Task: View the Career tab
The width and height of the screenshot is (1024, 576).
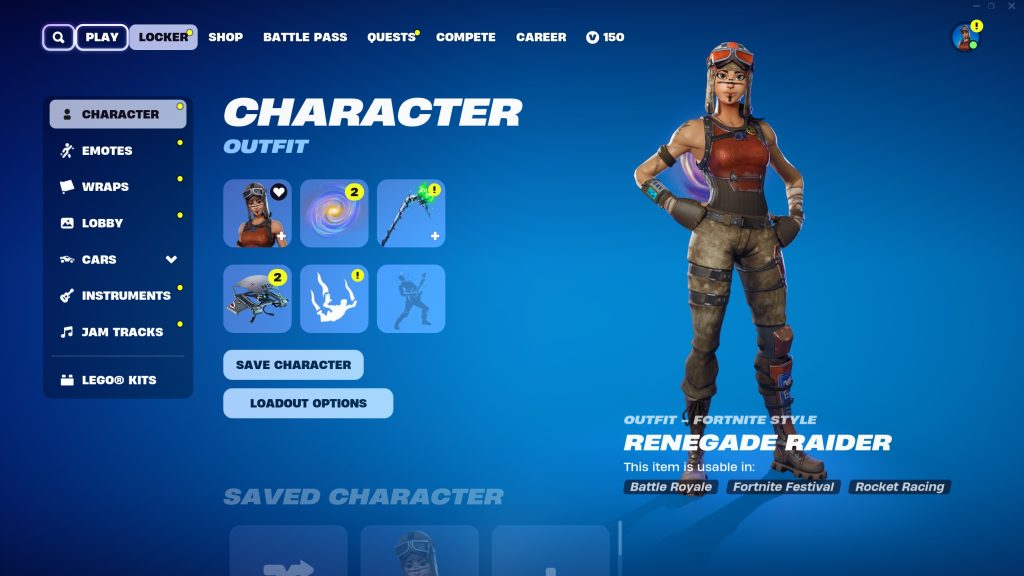Action: coord(541,37)
